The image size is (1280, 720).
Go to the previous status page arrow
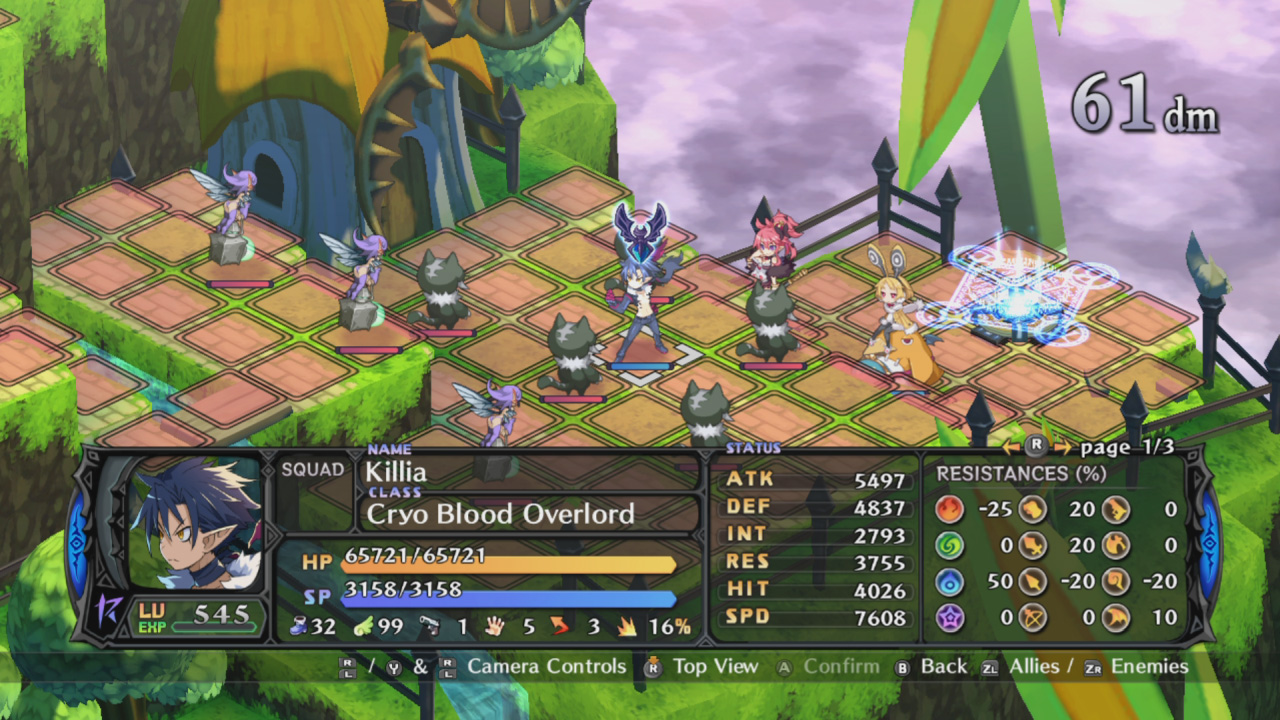(x=1011, y=447)
